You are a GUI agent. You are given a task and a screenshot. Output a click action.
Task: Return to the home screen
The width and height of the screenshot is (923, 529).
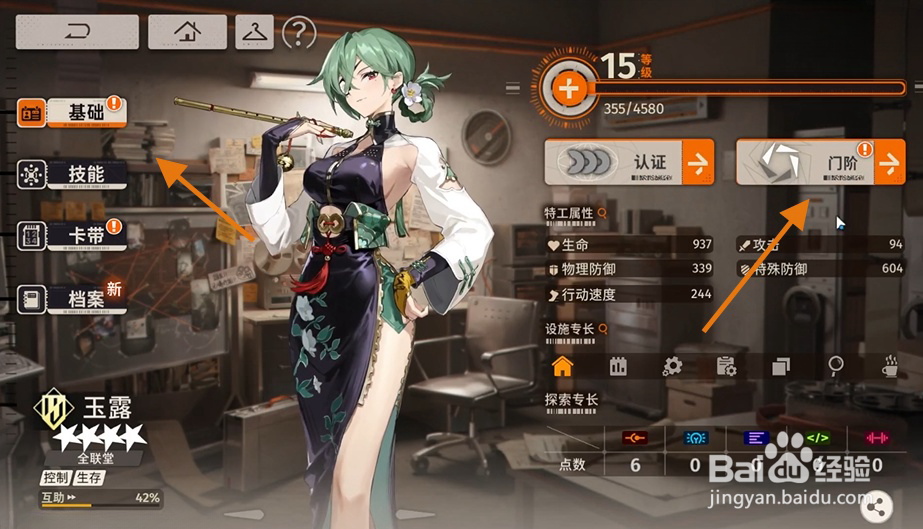(x=187, y=32)
